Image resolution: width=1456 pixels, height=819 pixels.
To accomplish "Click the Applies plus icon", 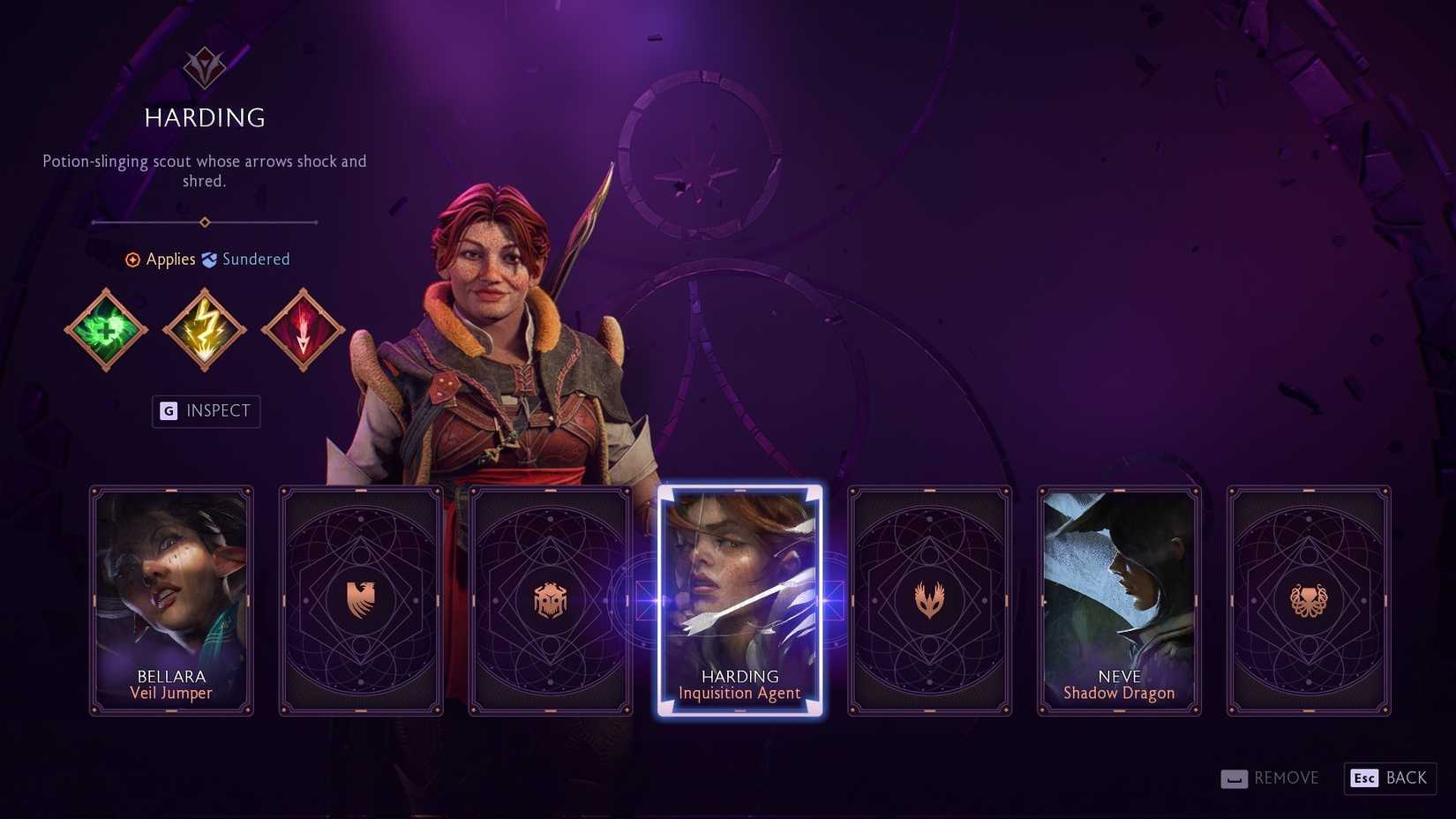I will (x=132, y=259).
